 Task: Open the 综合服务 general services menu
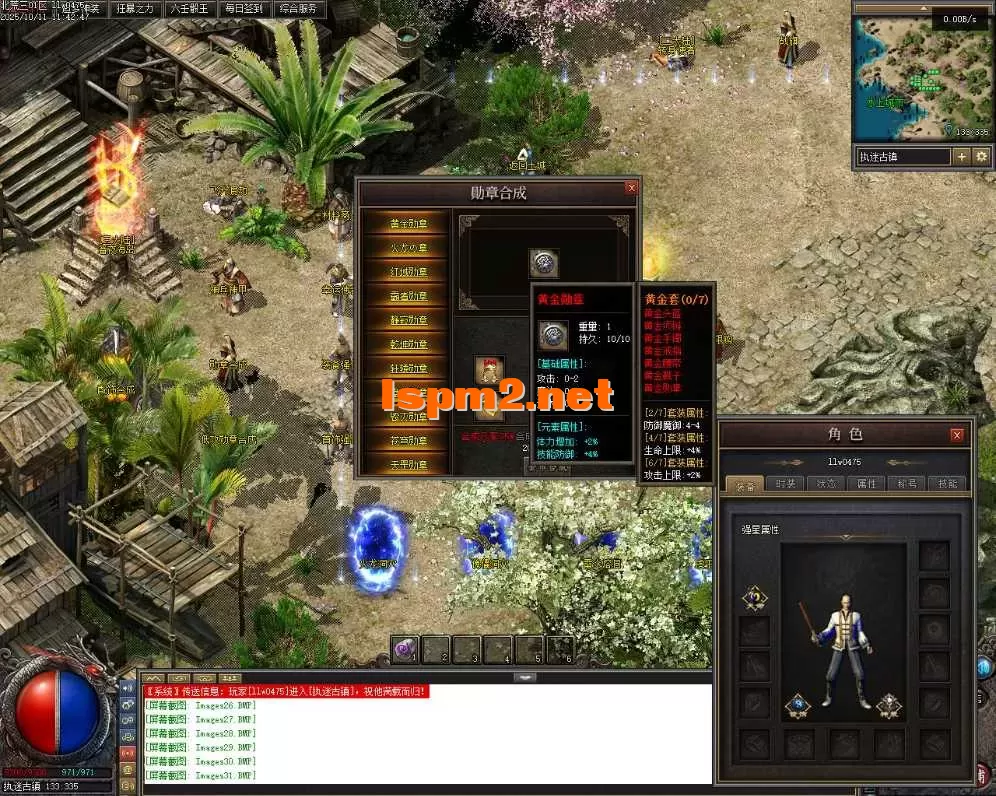[297, 9]
